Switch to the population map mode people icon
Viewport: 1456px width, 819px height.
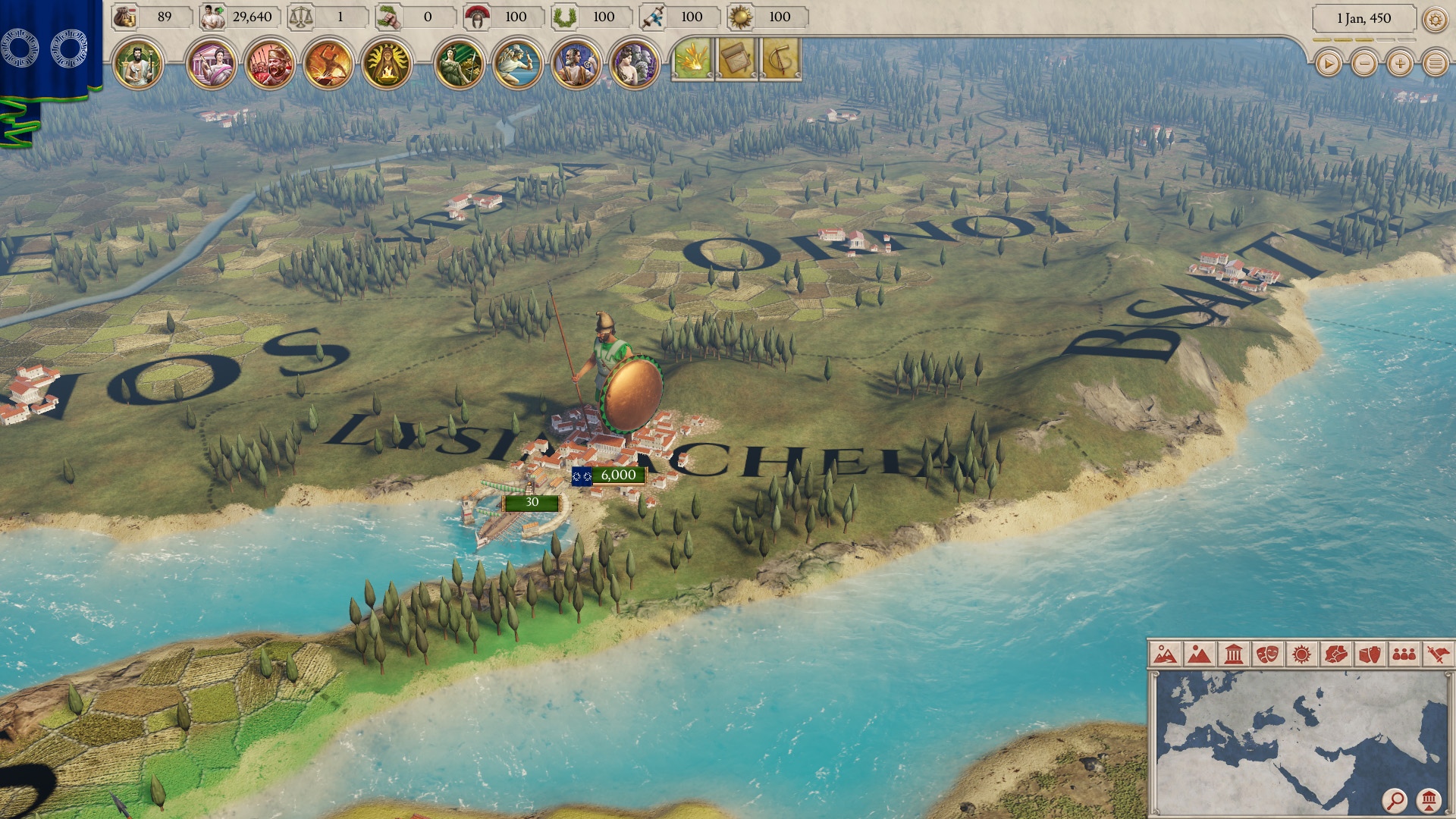(x=1404, y=654)
